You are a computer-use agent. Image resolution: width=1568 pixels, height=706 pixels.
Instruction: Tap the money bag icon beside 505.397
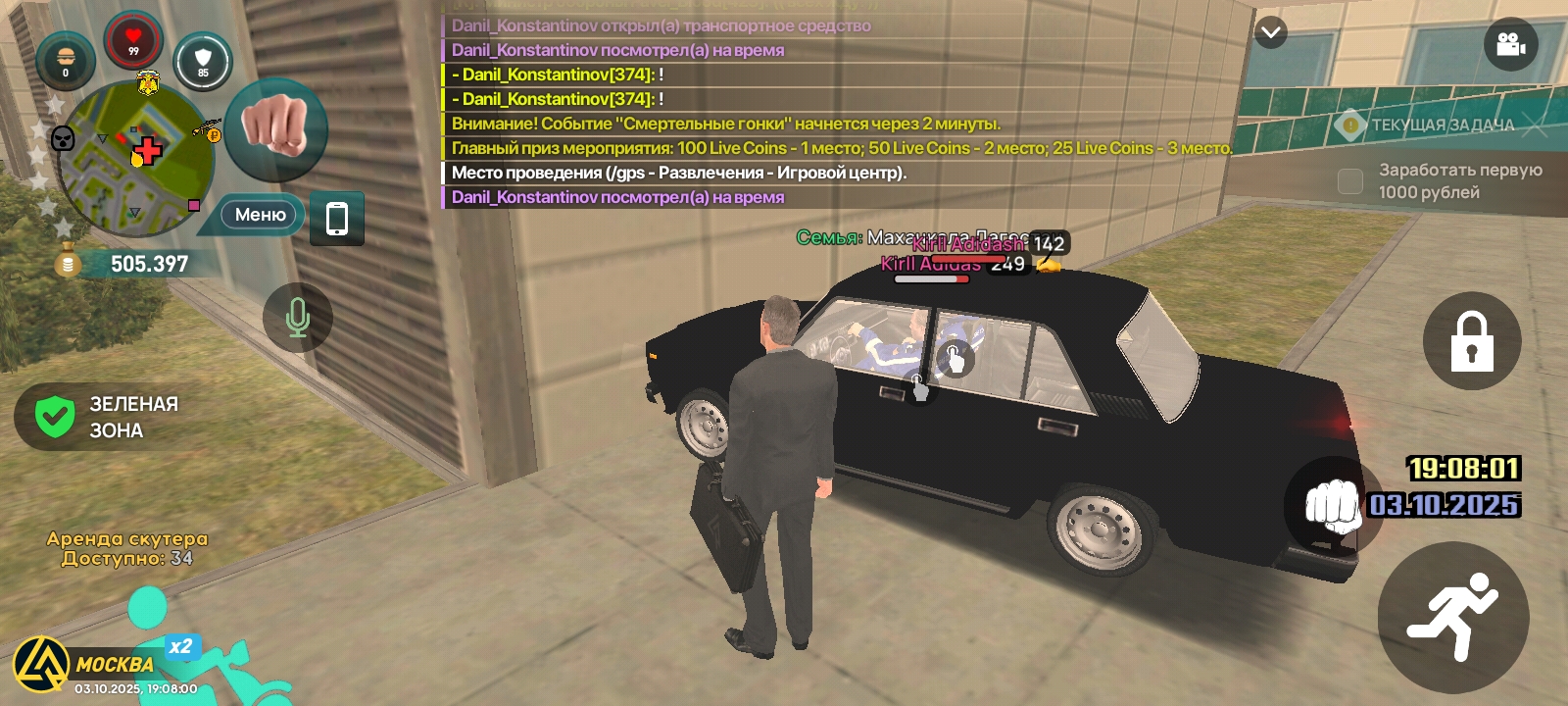67,262
